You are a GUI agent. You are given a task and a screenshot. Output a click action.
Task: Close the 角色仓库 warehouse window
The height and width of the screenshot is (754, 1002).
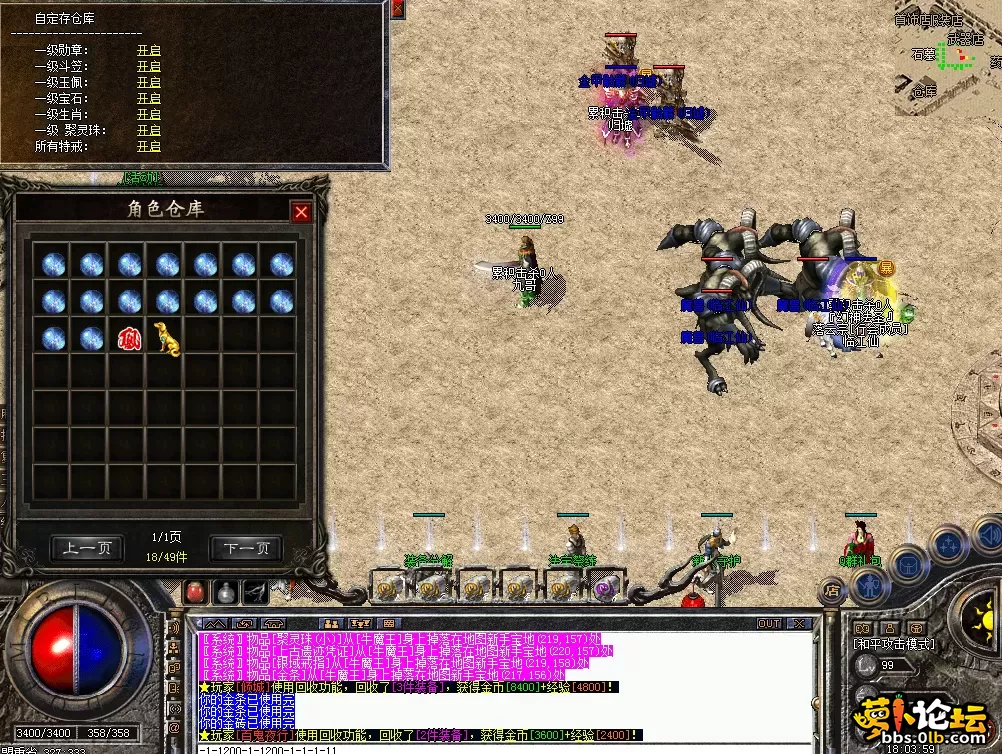click(x=300, y=212)
